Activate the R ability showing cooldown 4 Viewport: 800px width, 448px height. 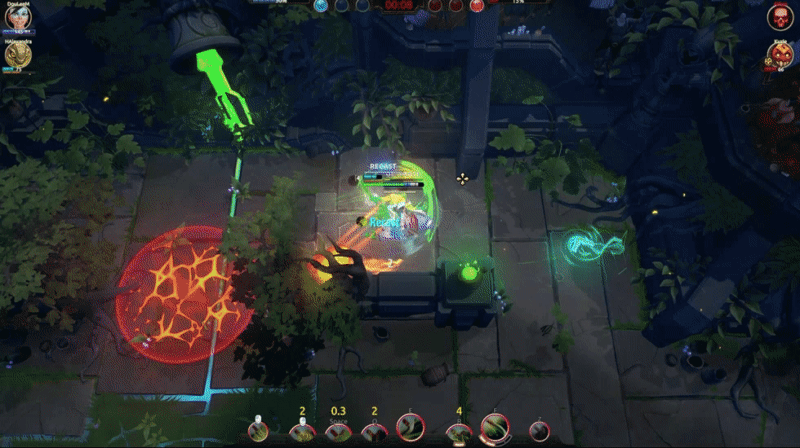(458, 431)
